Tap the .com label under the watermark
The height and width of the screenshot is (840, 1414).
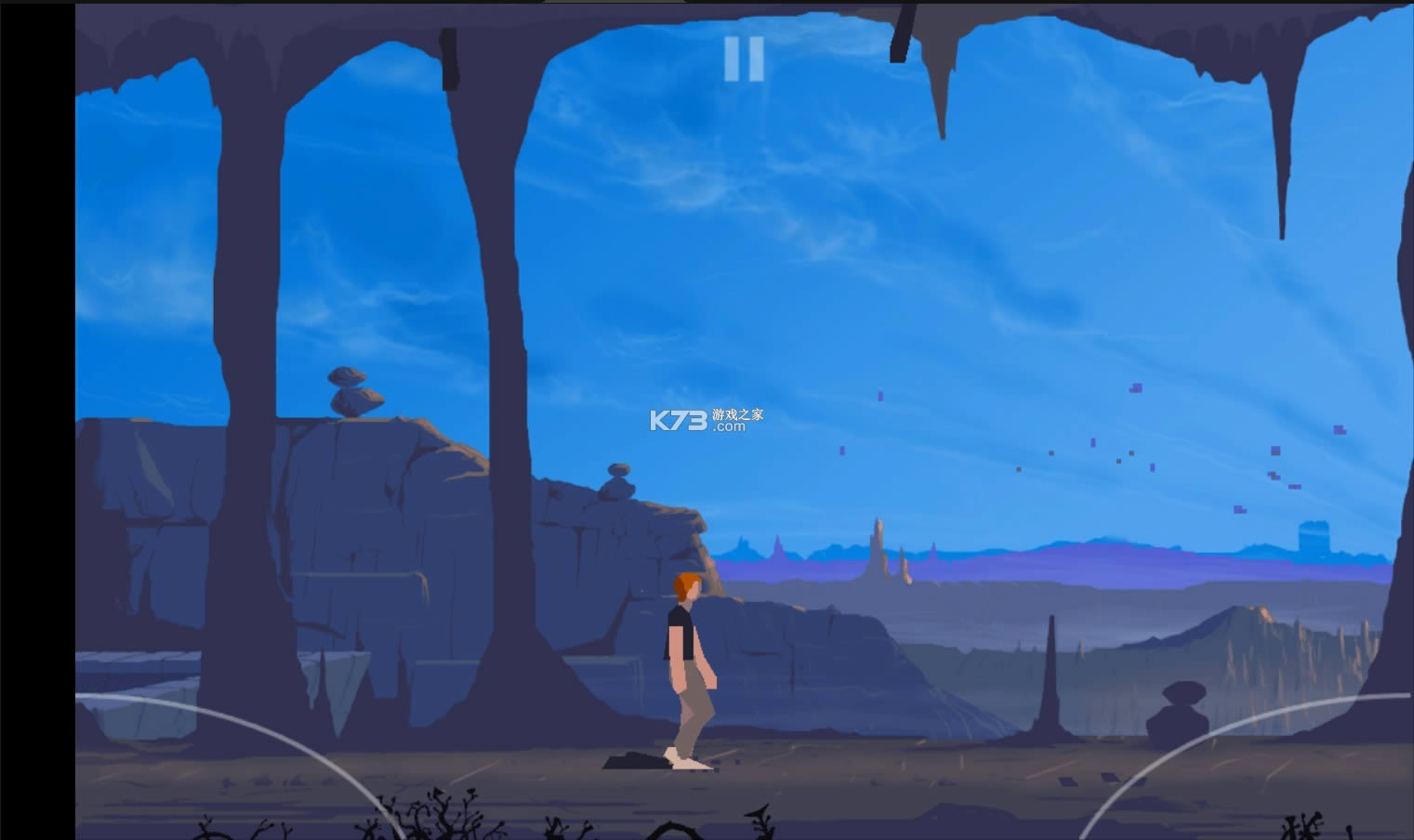coord(730,428)
